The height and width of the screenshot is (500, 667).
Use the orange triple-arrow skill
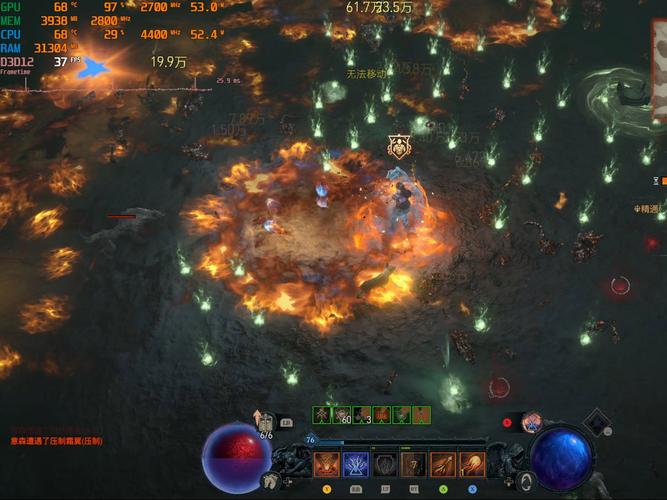pyautogui.click(x=443, y=465)
